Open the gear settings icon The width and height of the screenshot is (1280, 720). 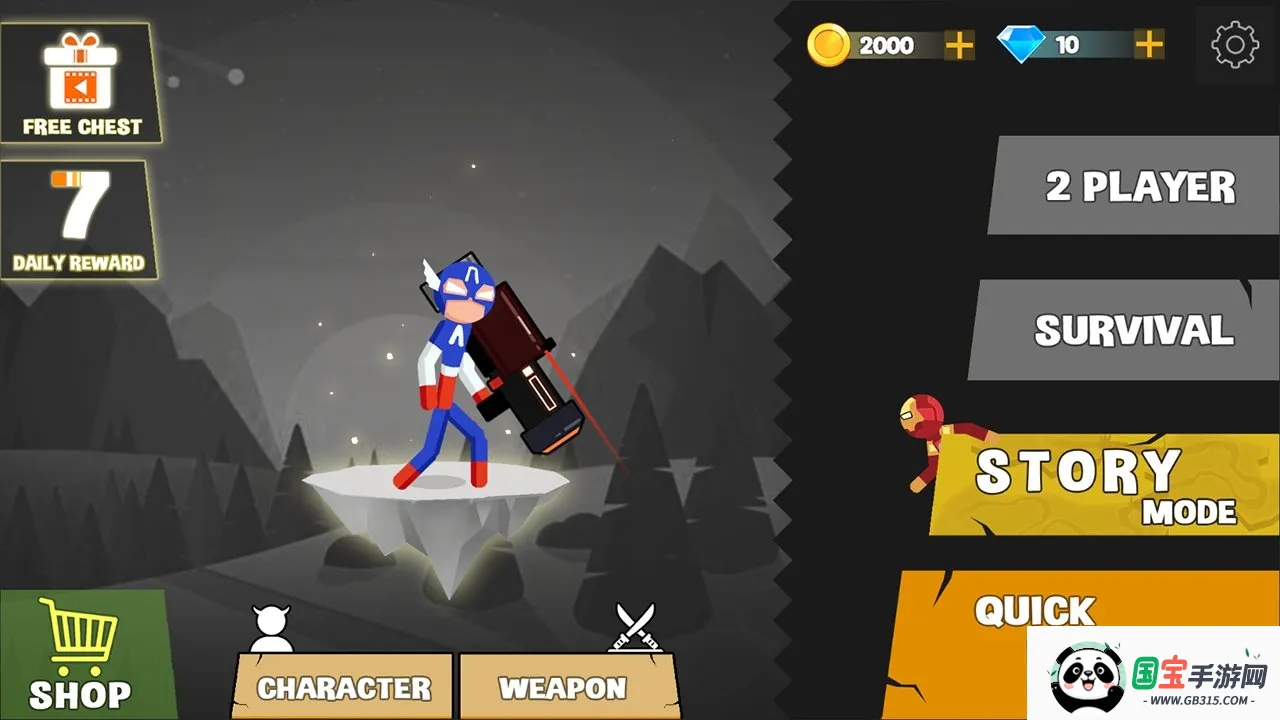[1235, 45]
